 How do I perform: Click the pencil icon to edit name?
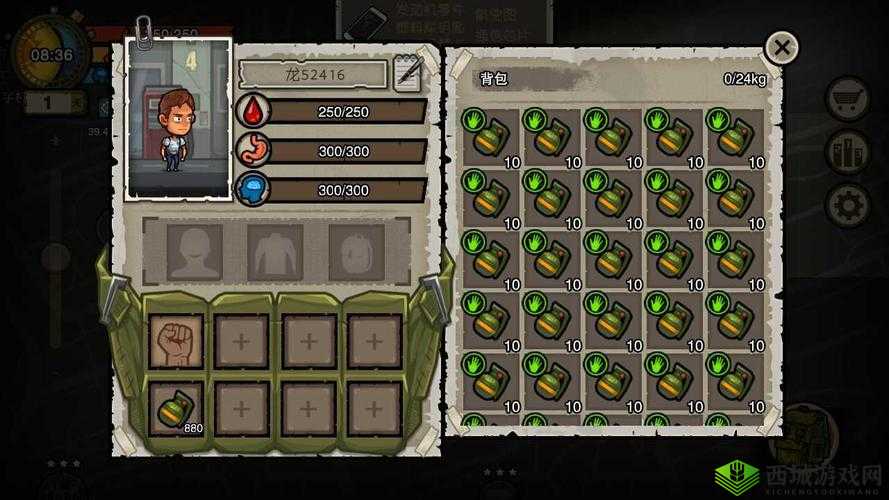(x=408, y=74)
